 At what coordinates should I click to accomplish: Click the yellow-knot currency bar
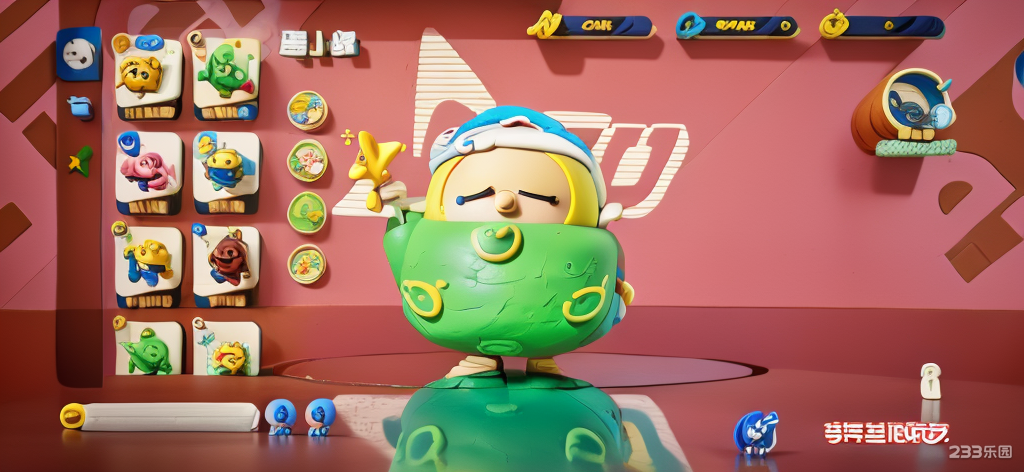click(x=592, y=26)
